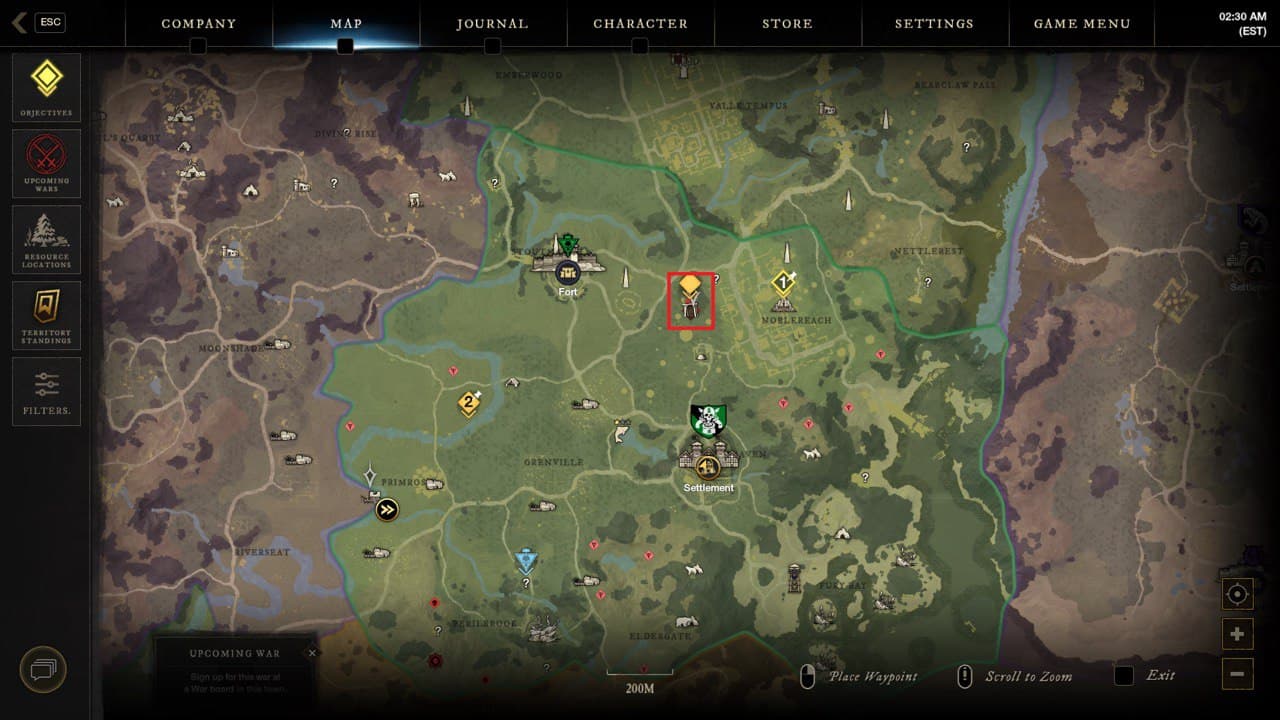Open the Journal tab
Screen dimensions: 1280x720
pos(492,24)
